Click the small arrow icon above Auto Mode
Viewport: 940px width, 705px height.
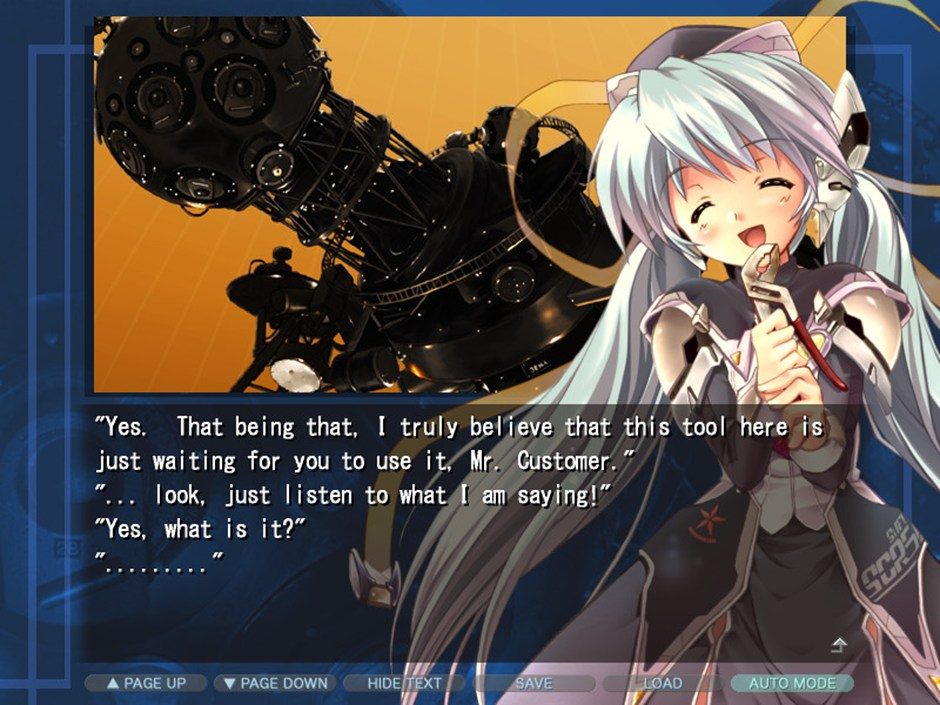click(x=839, y=645)
